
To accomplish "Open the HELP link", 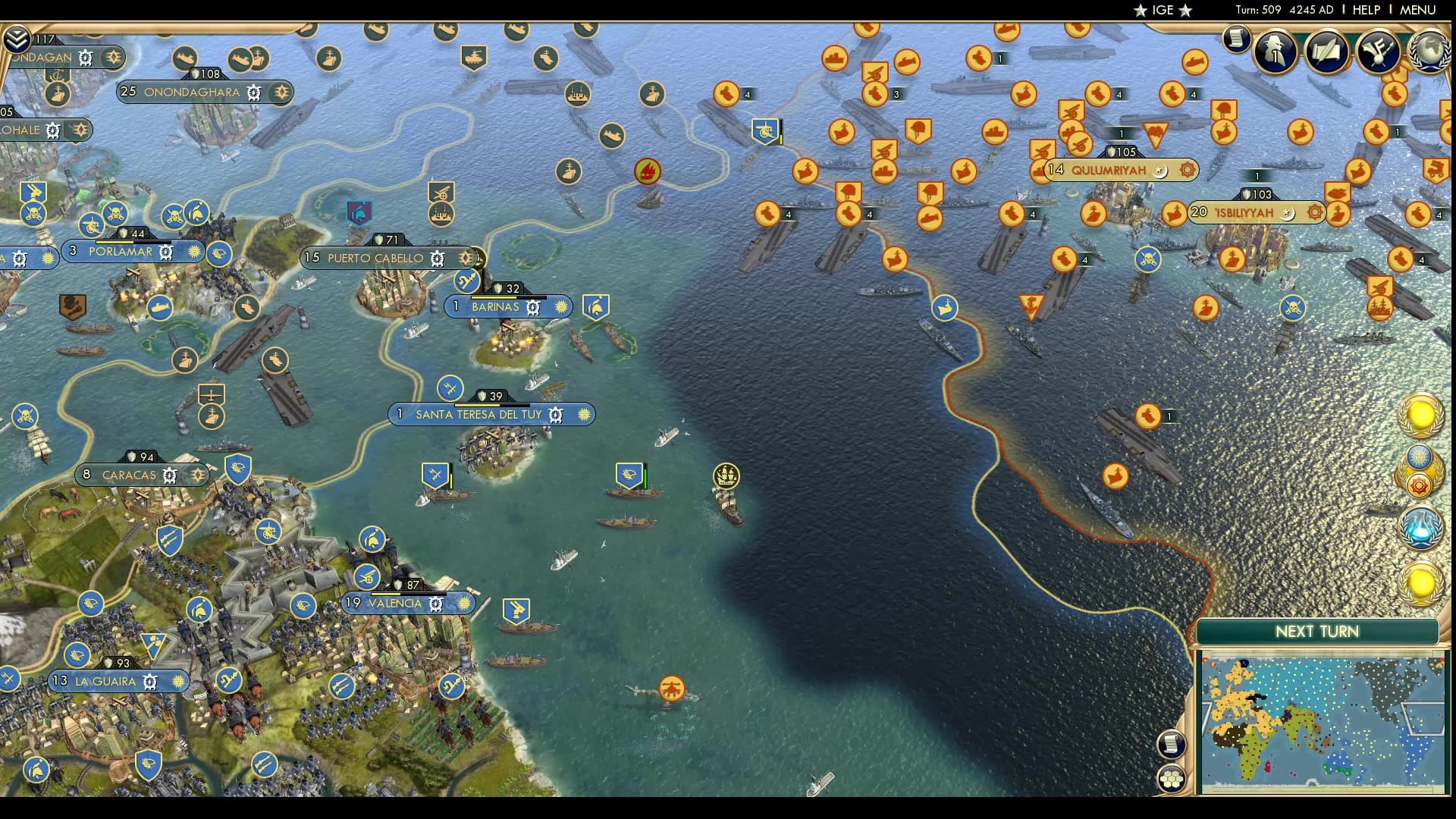I will coord(1366,10).
